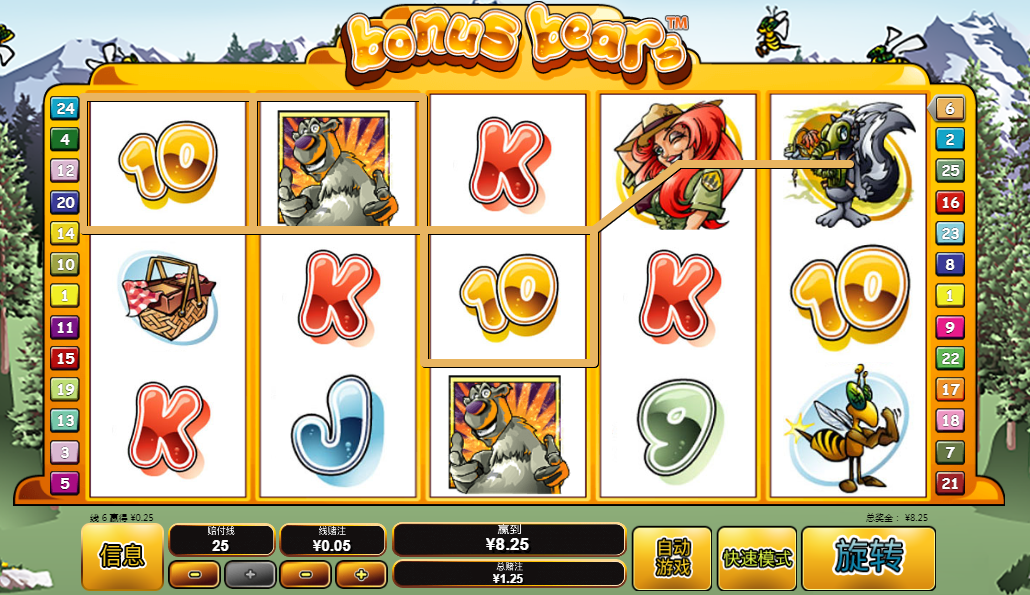
Task: Select payline marker 16
Action: [x=950, y=202]
